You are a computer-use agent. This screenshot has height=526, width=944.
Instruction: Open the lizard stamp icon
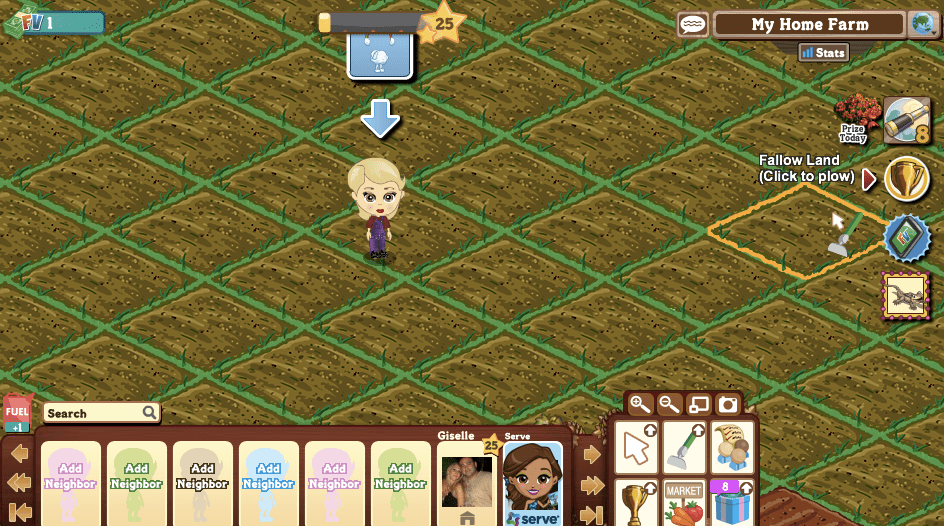[907, 297]
